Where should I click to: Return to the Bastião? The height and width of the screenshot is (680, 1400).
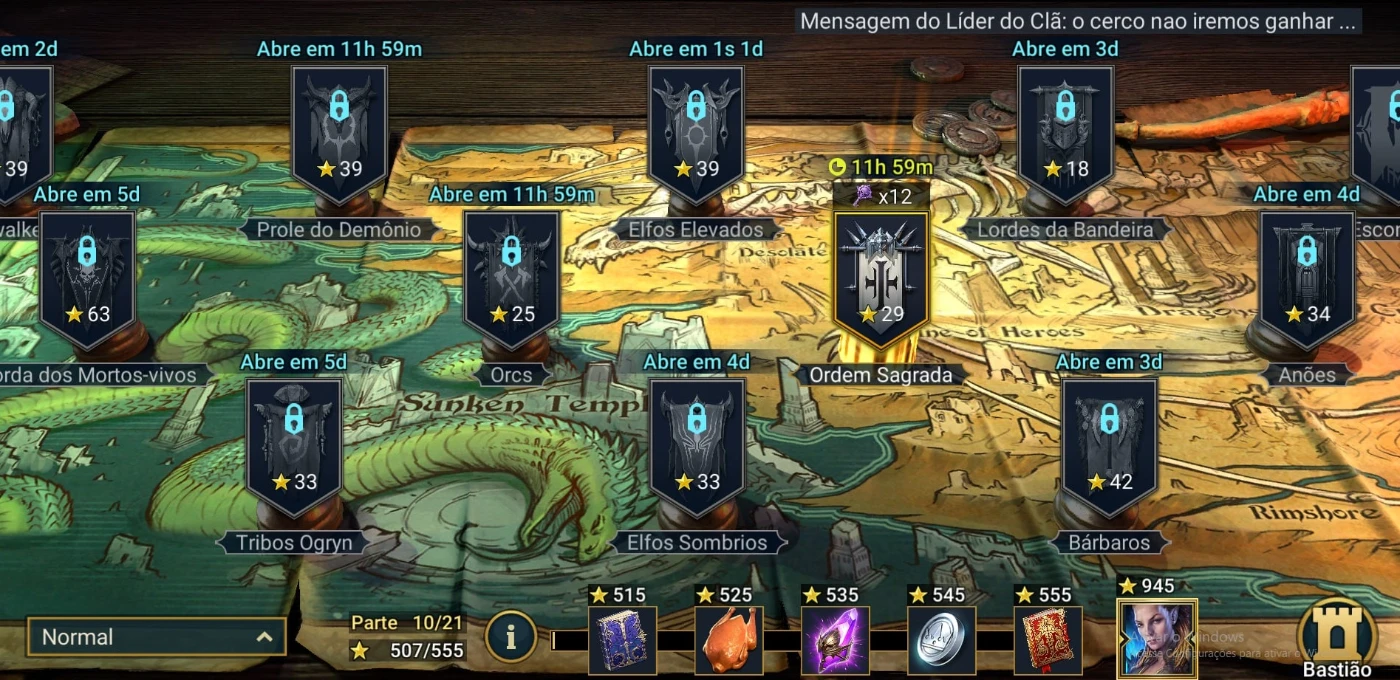point(1337,636)
